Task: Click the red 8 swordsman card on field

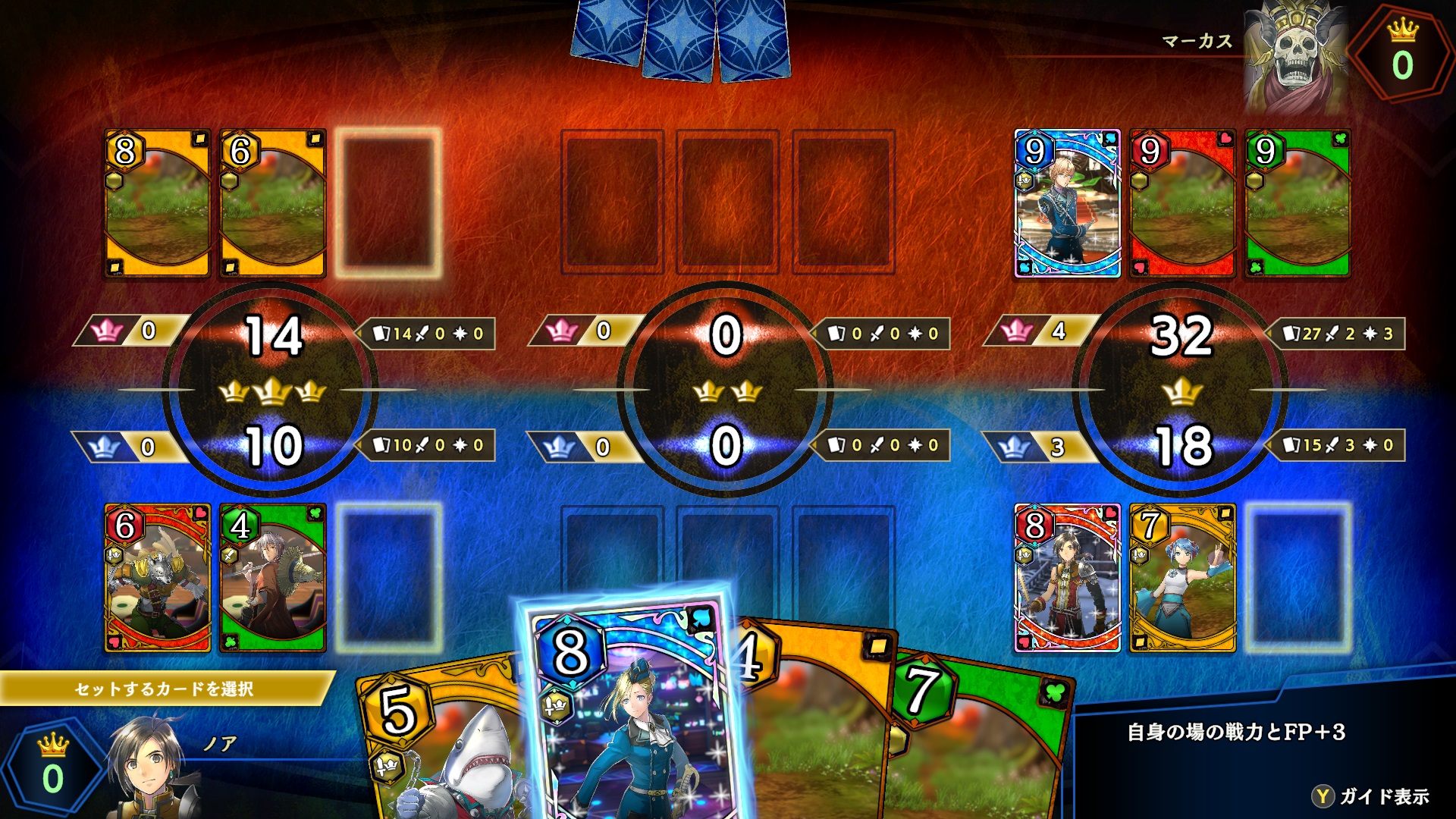Action: click(1067, 578)
